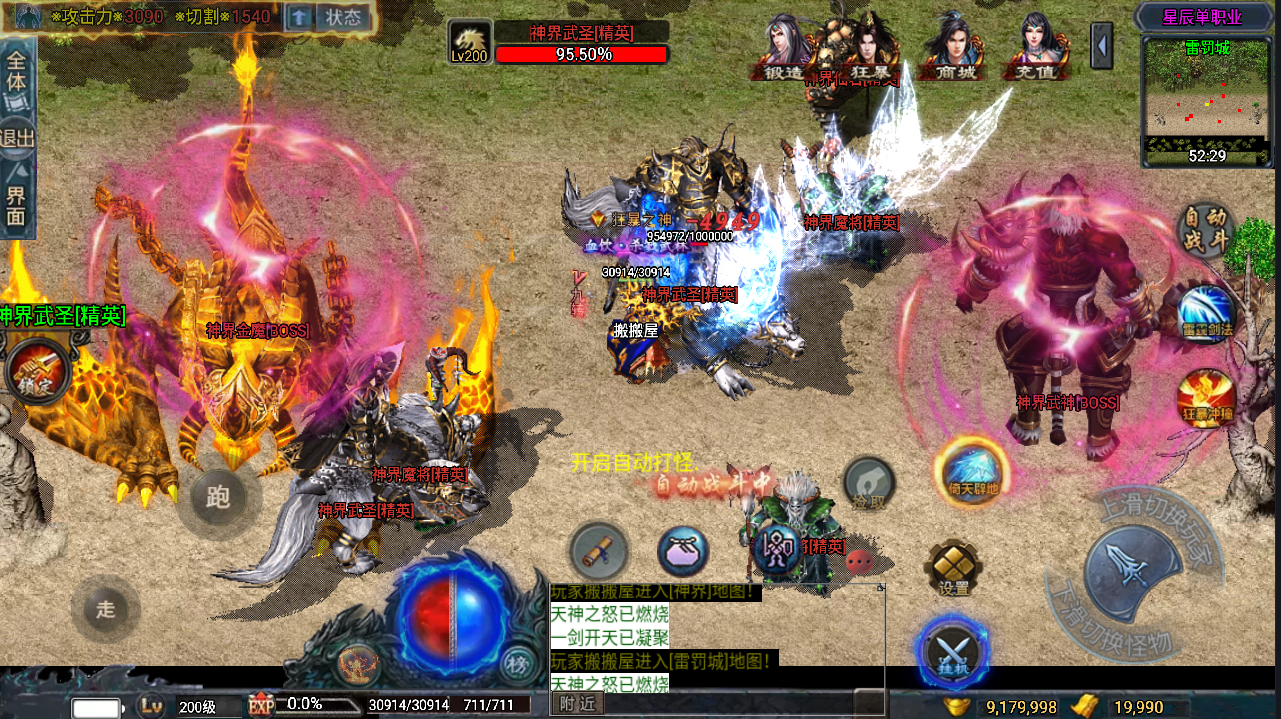
Task: Open the 狂暴 berserk menu
Action: (864, 48)
